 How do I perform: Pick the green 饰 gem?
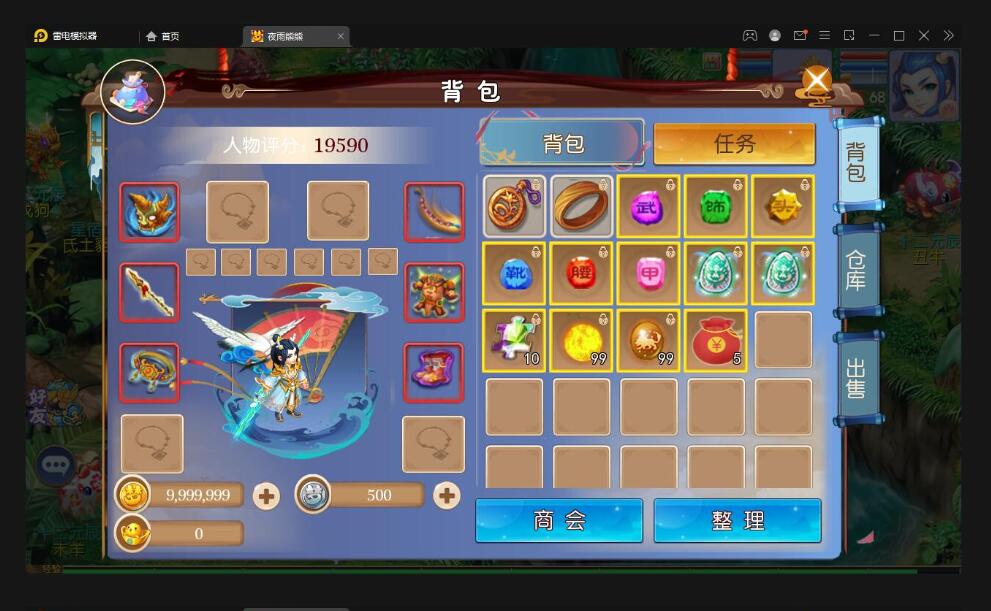pos(716,206)
